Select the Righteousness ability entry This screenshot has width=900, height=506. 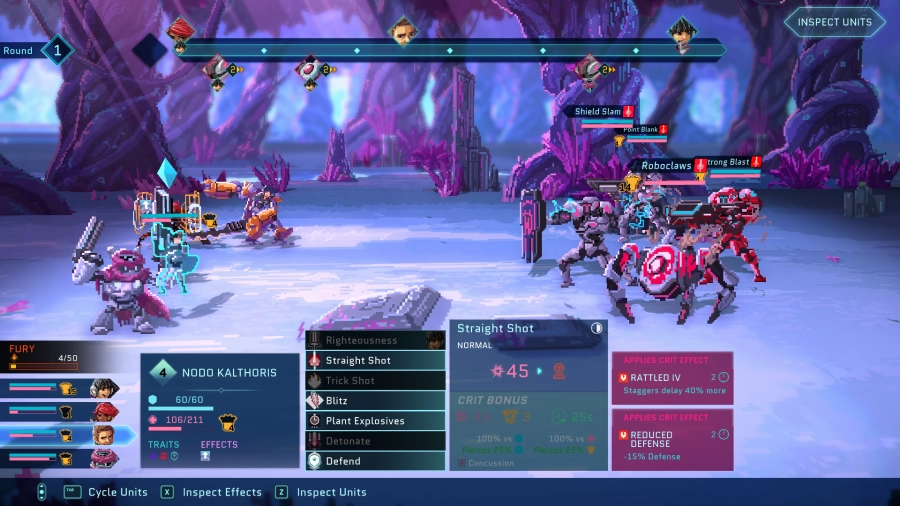point(375,340)
